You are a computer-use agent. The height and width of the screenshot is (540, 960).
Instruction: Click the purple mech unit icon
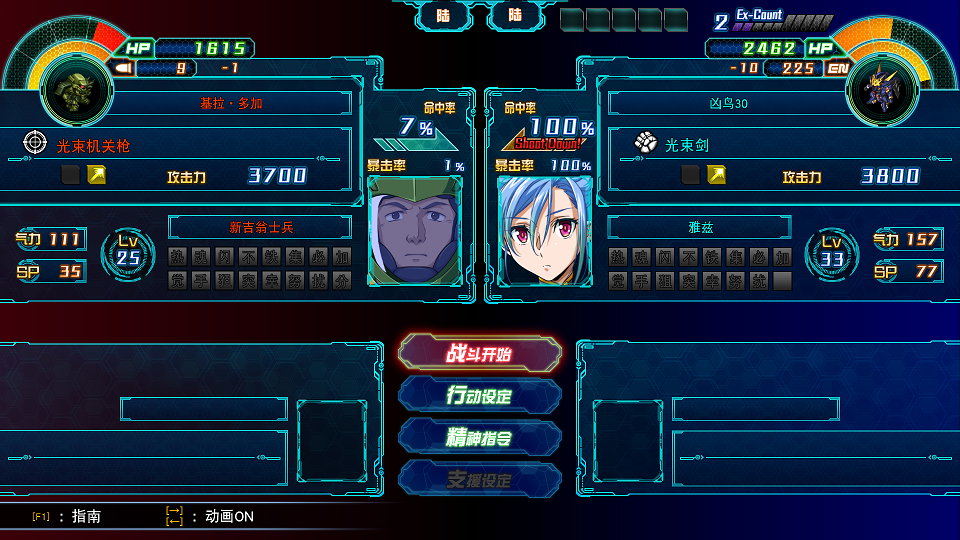pos(882,87)
